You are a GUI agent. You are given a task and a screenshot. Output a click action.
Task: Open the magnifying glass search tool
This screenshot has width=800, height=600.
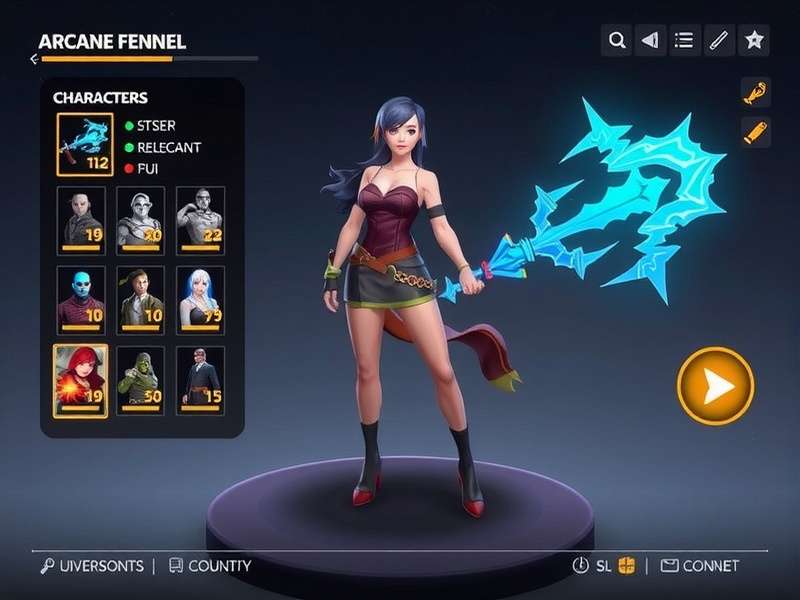617,40
